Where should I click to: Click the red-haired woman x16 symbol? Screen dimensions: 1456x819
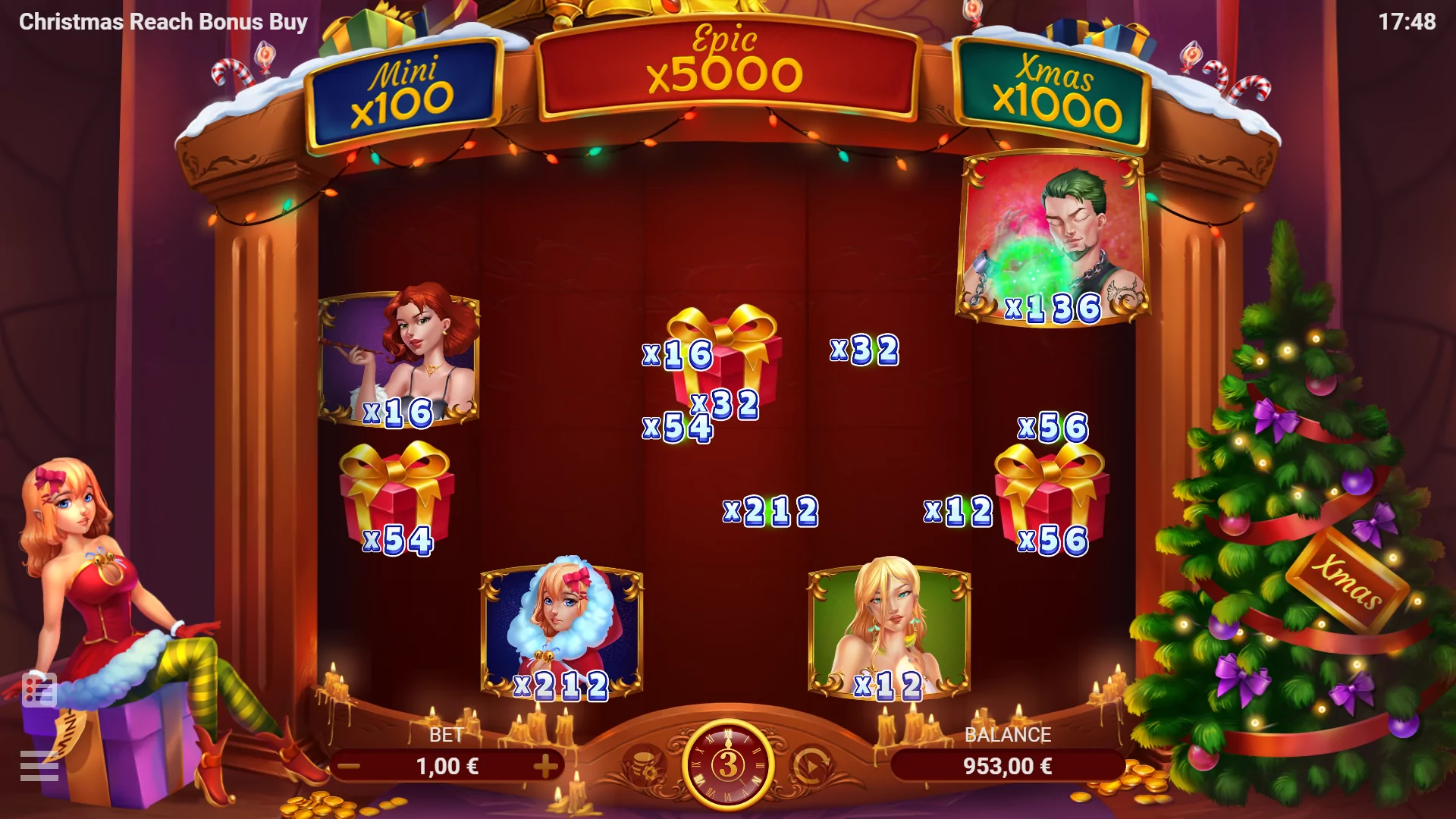[x=400, y=360]
